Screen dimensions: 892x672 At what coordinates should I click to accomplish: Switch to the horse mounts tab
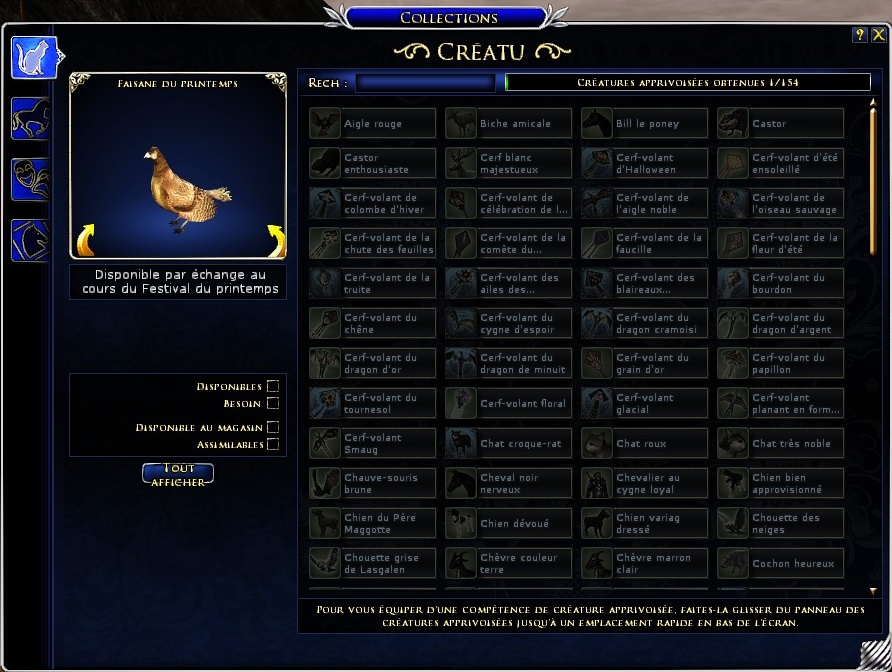tap(30, 118)
